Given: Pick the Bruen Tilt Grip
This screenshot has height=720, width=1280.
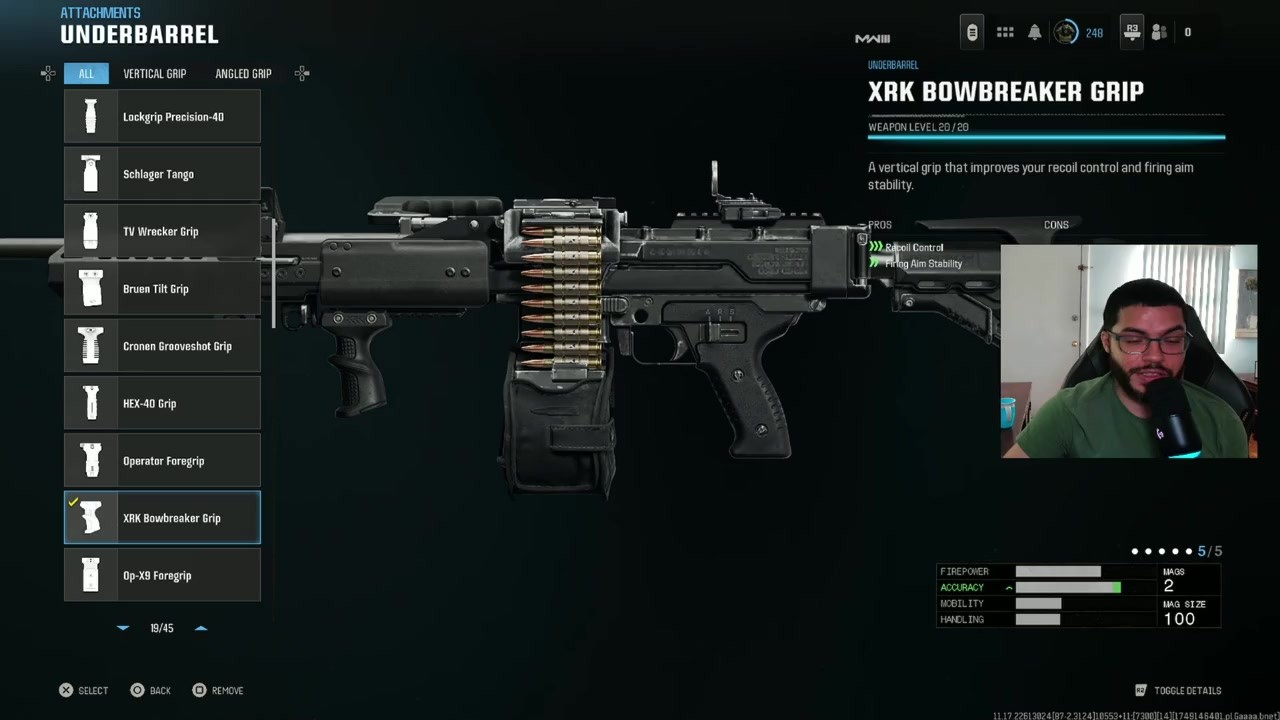Looking at the screenshot, I should pyautogui.click(x=162, y=289).
